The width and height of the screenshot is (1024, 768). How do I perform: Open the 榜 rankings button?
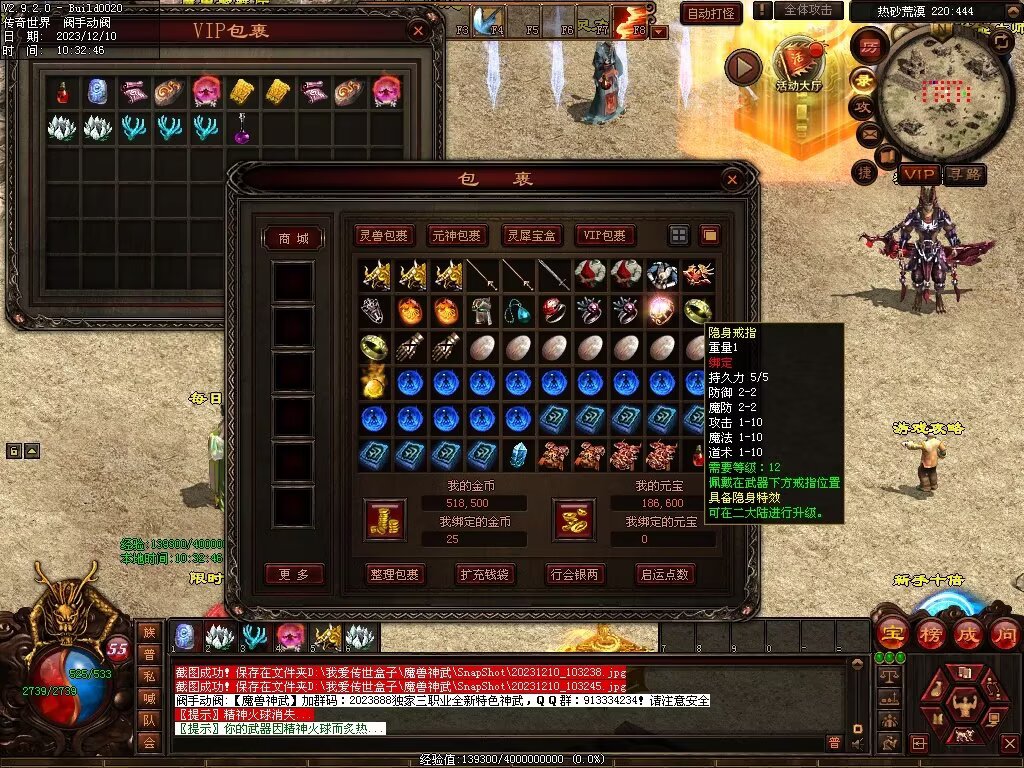(930, 633)
